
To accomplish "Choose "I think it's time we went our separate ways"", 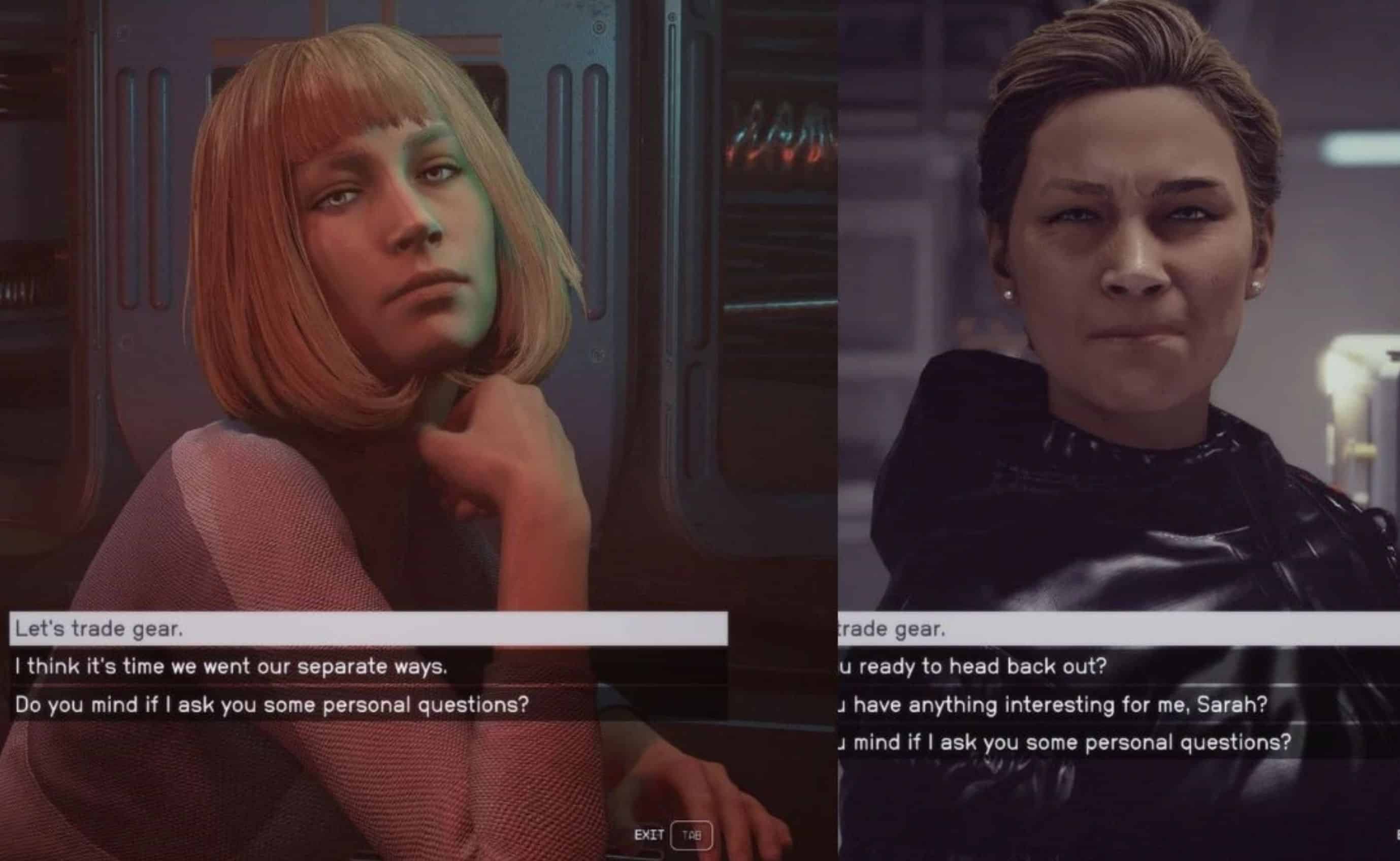I will pyautogui.click(x=231, y=666).
